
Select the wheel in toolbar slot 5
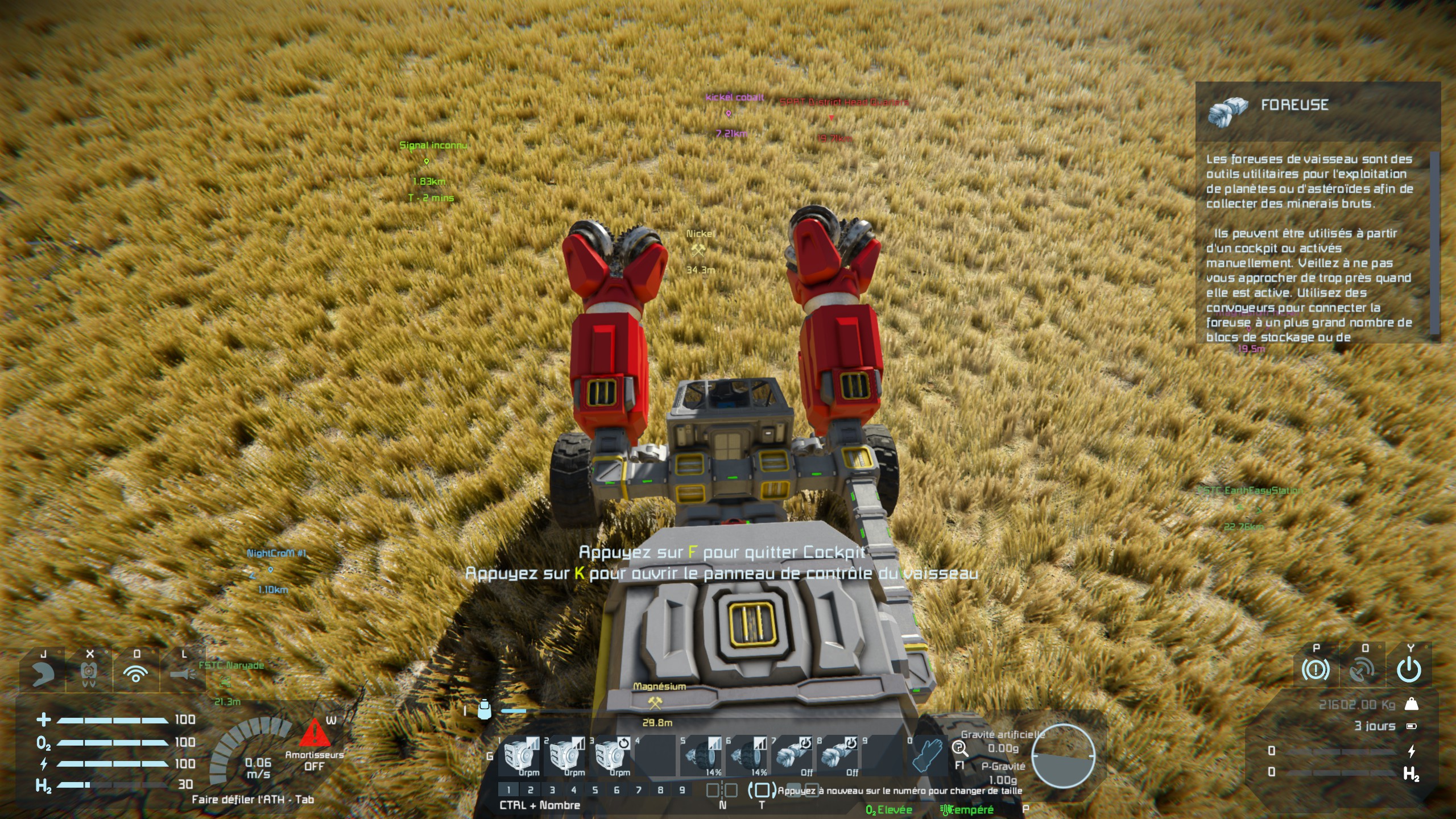click(x=701, y=755)
